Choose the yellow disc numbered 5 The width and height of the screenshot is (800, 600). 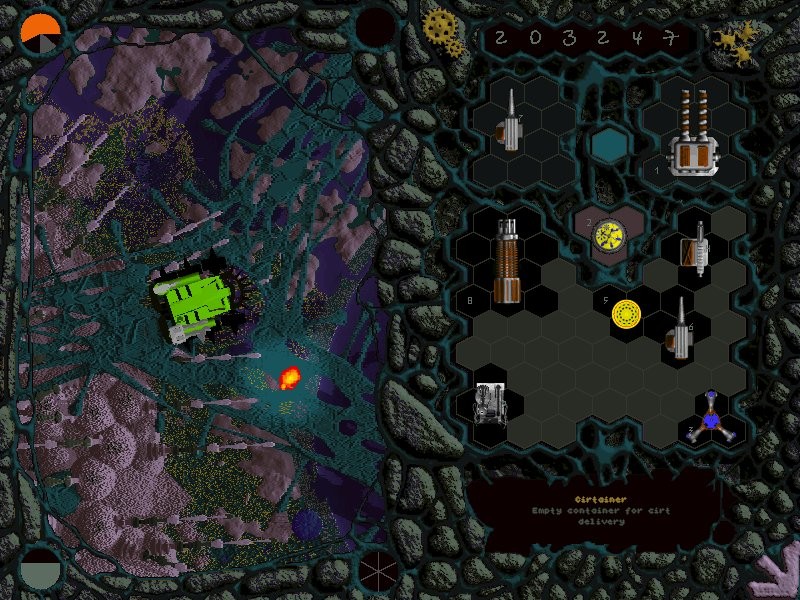(x=627, y=313)
